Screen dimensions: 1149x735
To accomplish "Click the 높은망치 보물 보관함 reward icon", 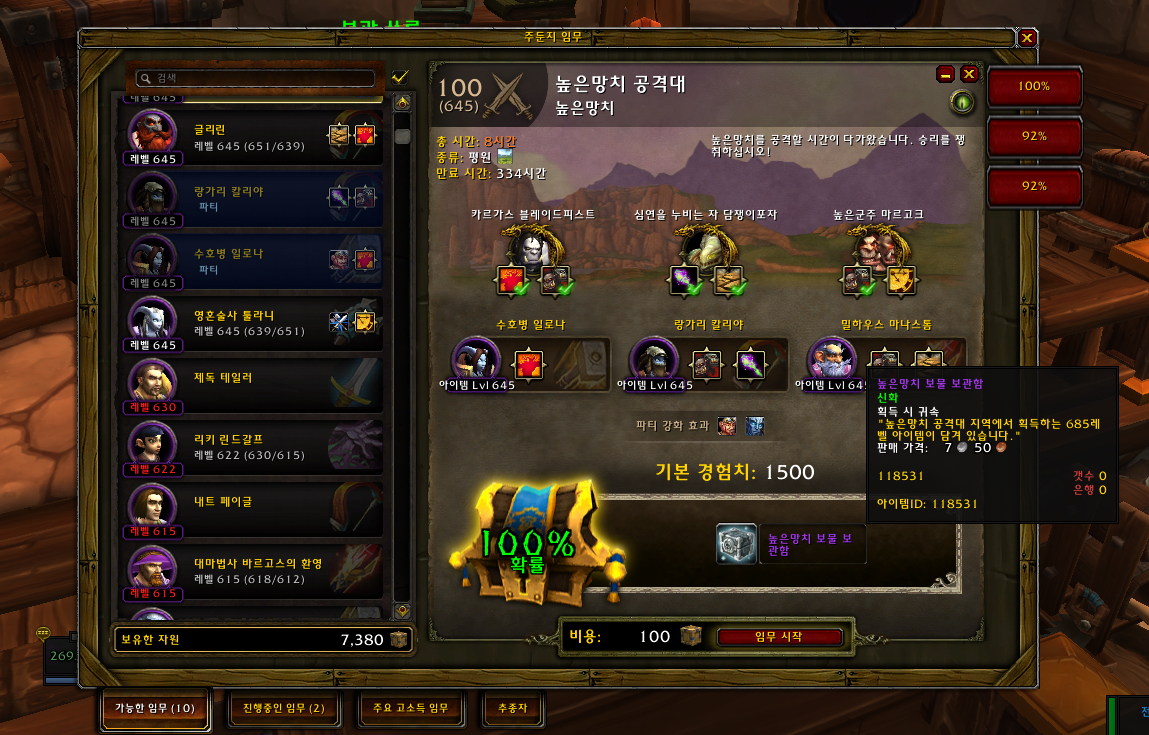I will click(x=736, y=544).
